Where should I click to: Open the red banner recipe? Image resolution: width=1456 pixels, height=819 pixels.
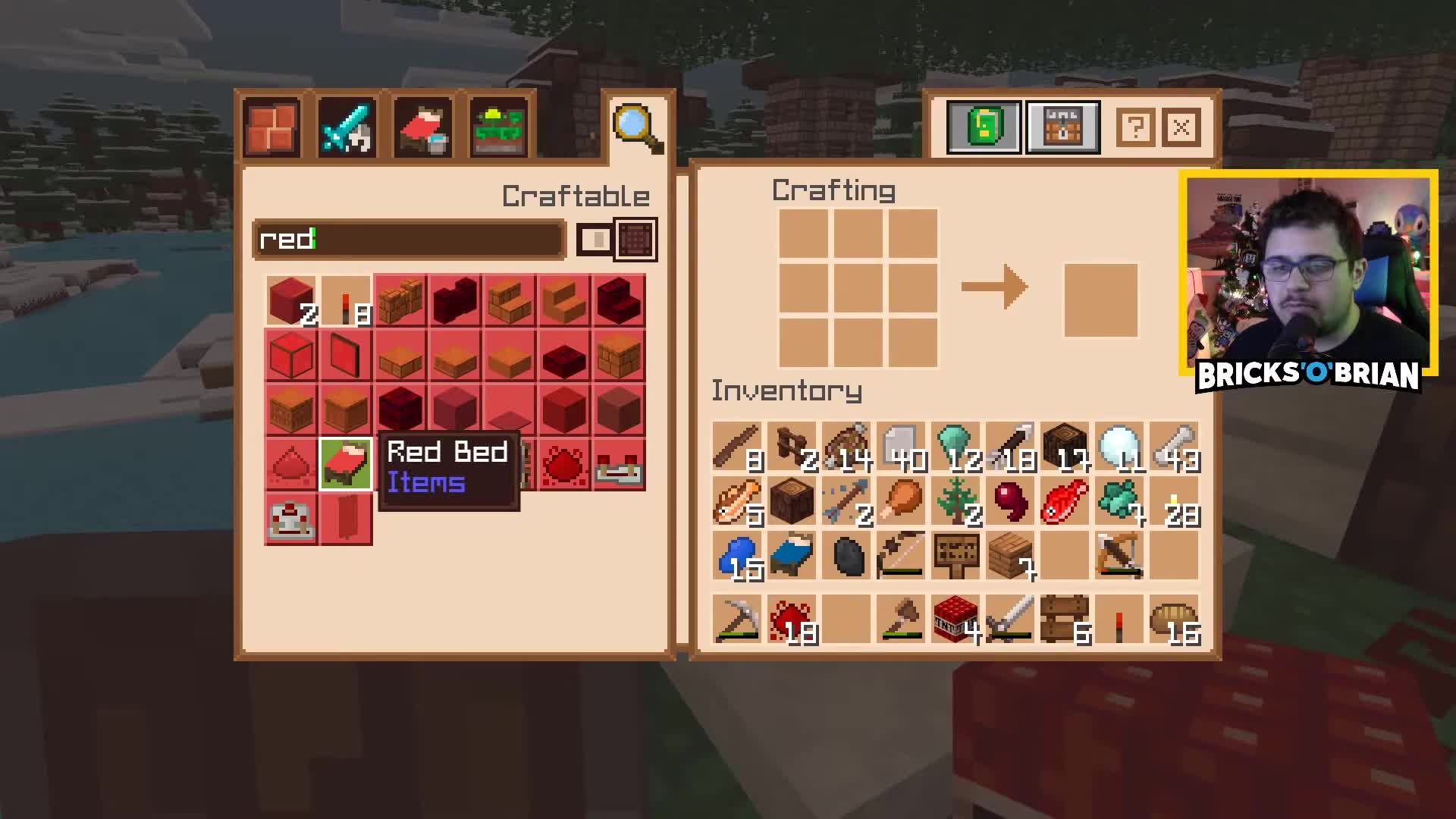347,519
